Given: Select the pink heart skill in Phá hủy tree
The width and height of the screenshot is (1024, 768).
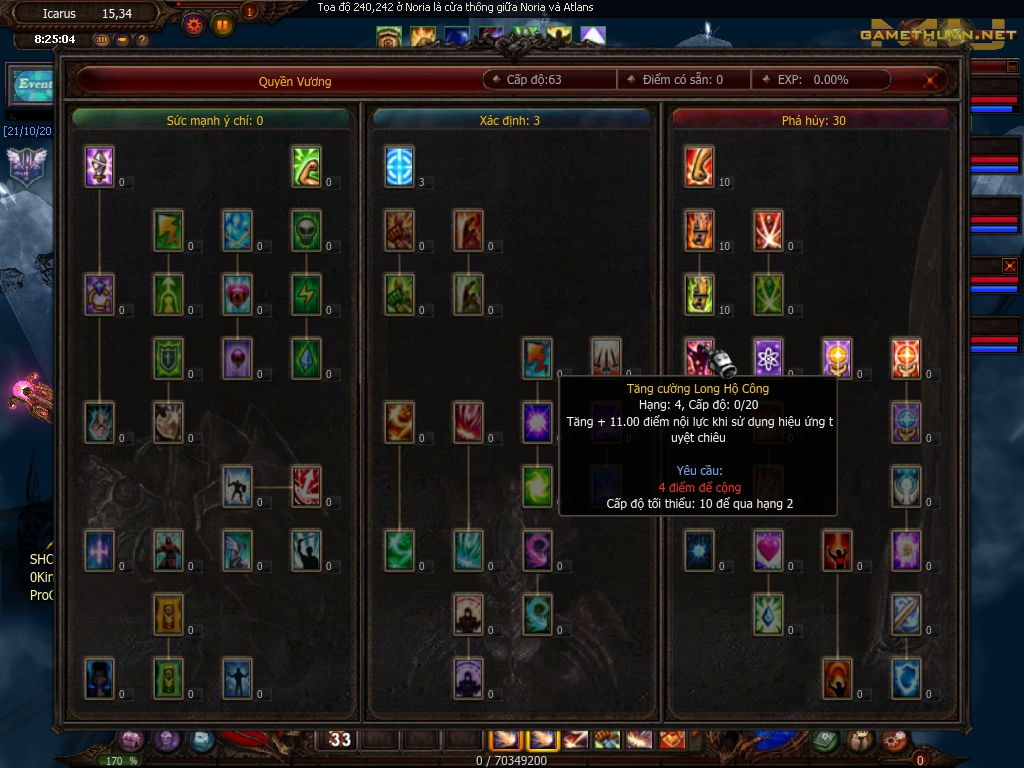Looking at the screenshot, I should [768, 550].
